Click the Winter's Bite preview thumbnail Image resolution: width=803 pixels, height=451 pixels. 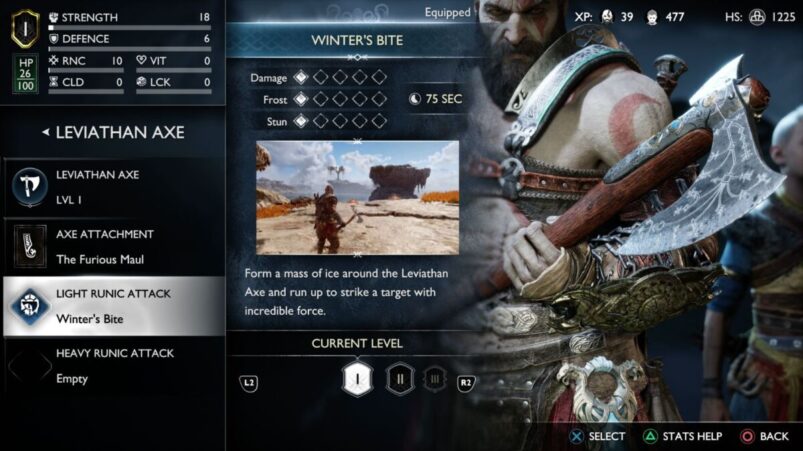coord(357,197)
